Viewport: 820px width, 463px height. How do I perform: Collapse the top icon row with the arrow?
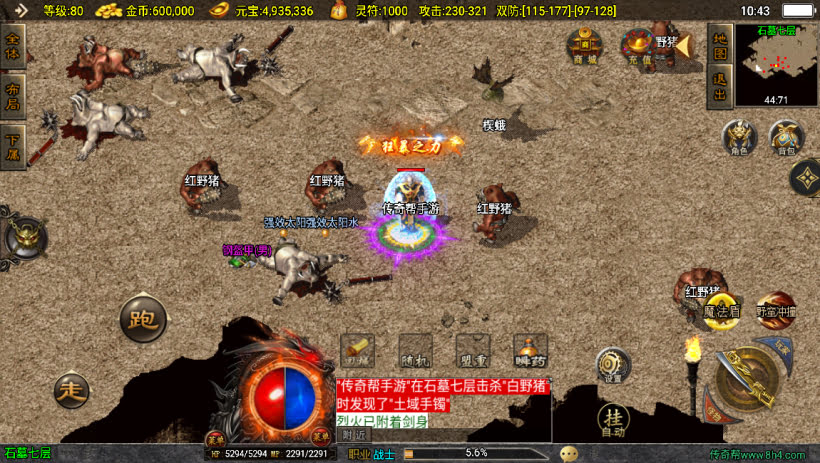684,45
